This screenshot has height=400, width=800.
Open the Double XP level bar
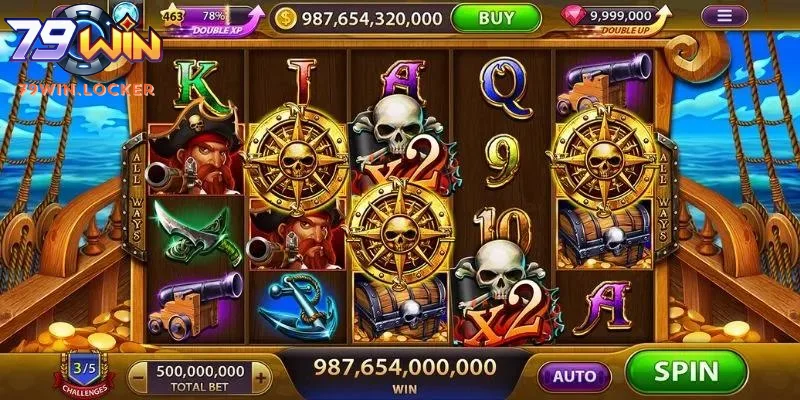(208, 18)
